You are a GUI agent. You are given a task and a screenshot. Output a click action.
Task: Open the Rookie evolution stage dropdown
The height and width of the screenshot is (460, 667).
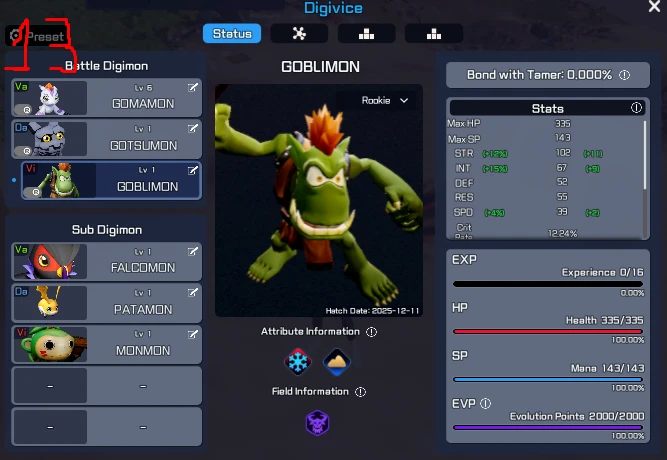coord(385,100)
